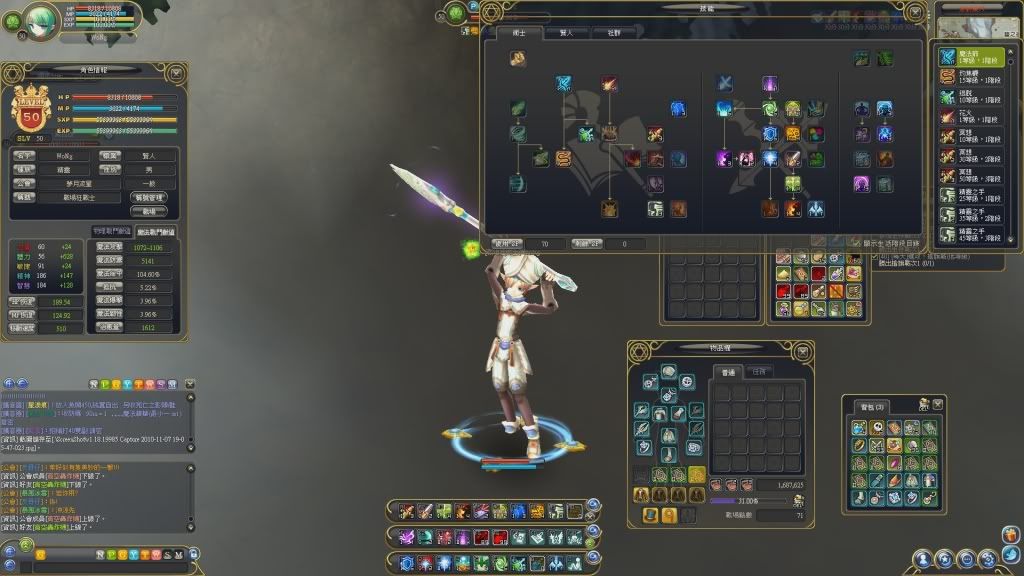Close the 背包 bag window
The height and width of the screenshot is (576, 1024).
click(939, 404)
